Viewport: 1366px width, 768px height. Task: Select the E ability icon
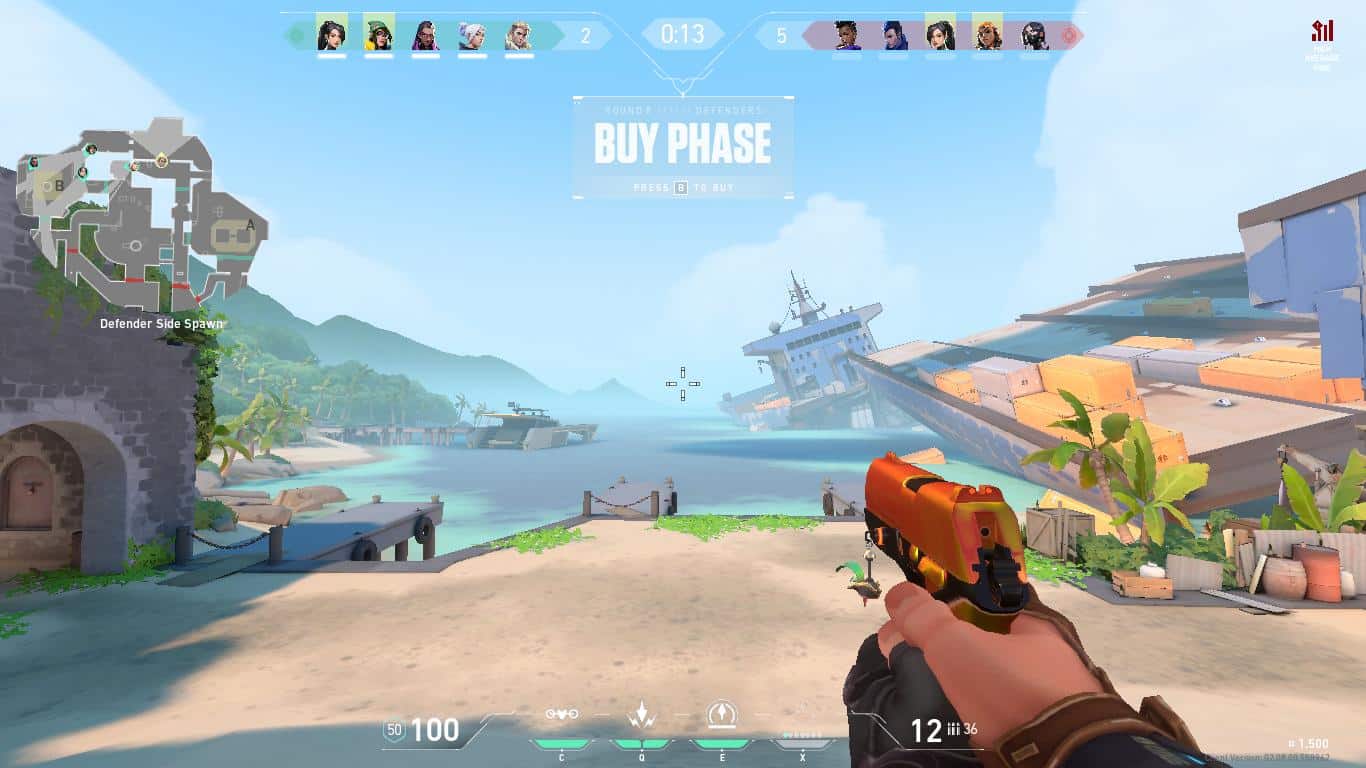tap(722, 713)
